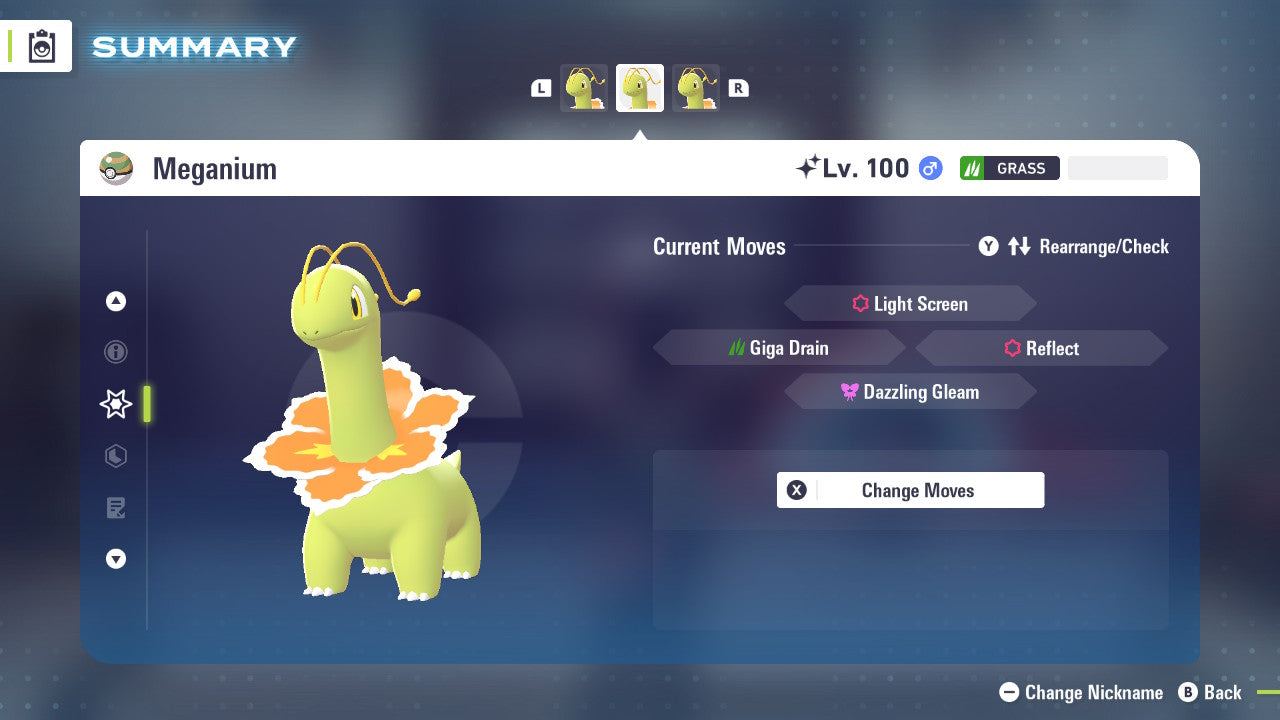1280x720 pixels.
Task: Open the memo notes page icon
Action: pyautogui.click(x=115, y=508)
